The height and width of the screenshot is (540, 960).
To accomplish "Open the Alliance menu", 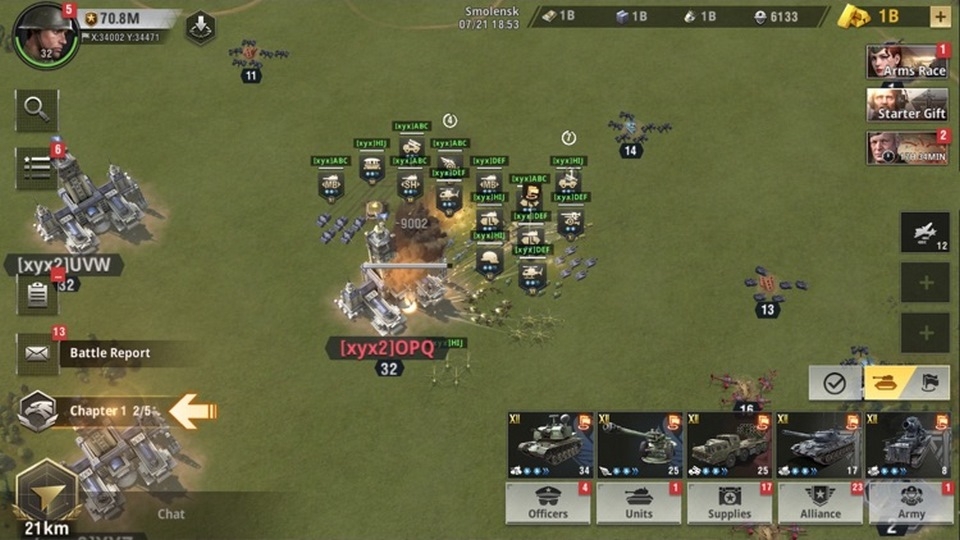I will point(820,503).
